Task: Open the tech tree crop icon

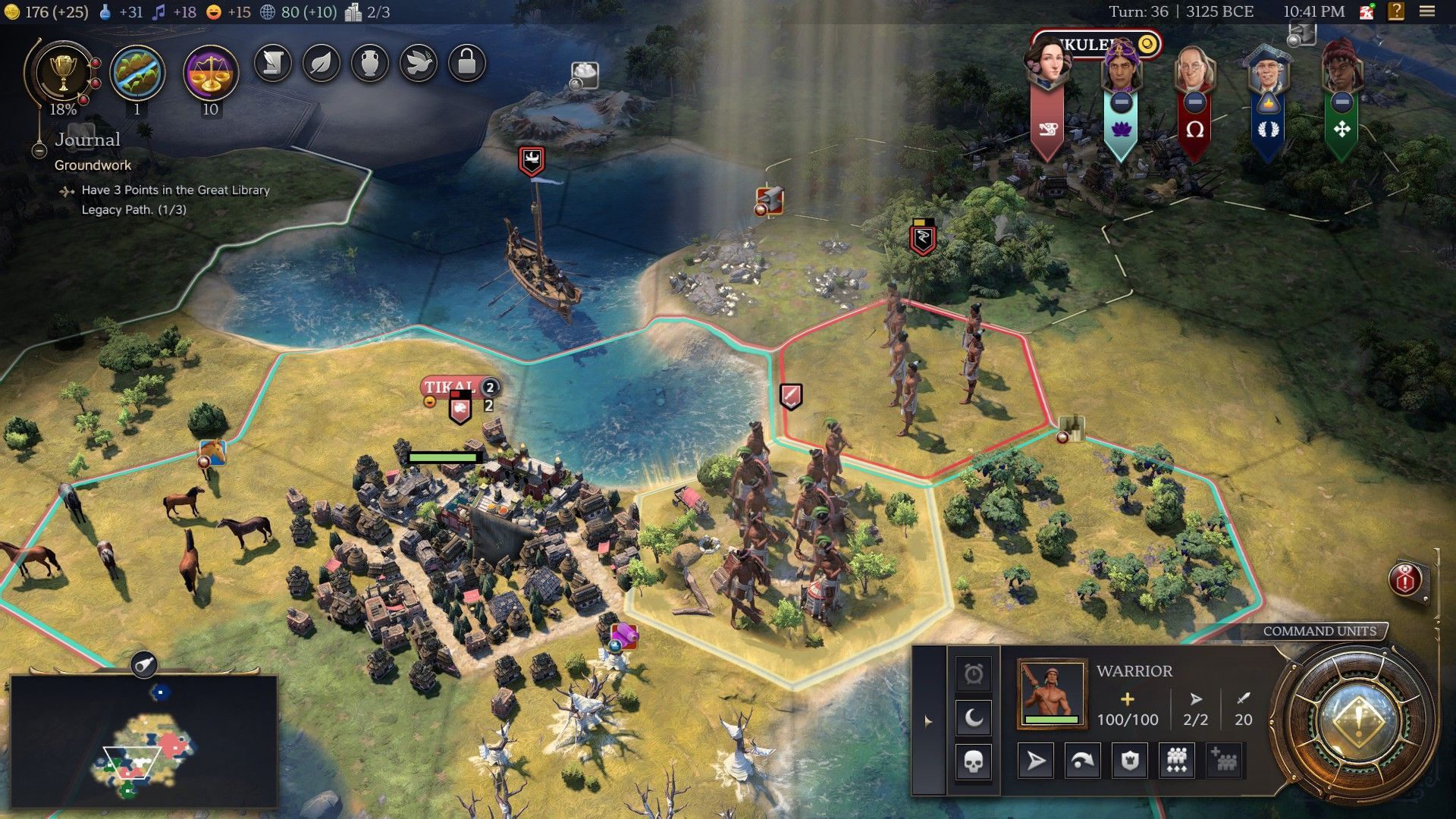Action: click(x=137, y=74)
